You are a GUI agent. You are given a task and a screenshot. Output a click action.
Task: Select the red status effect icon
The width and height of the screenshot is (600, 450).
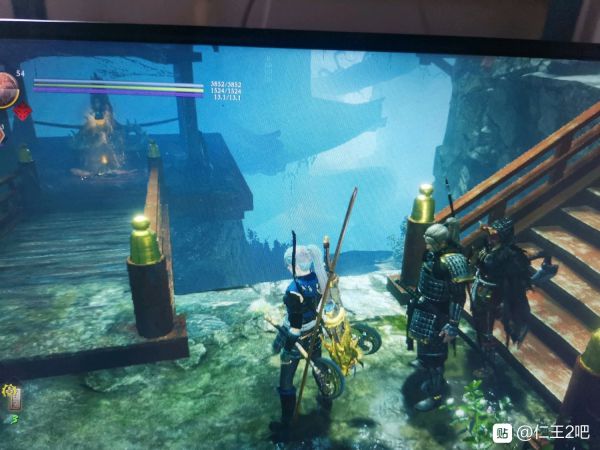[x=22, y=111]
